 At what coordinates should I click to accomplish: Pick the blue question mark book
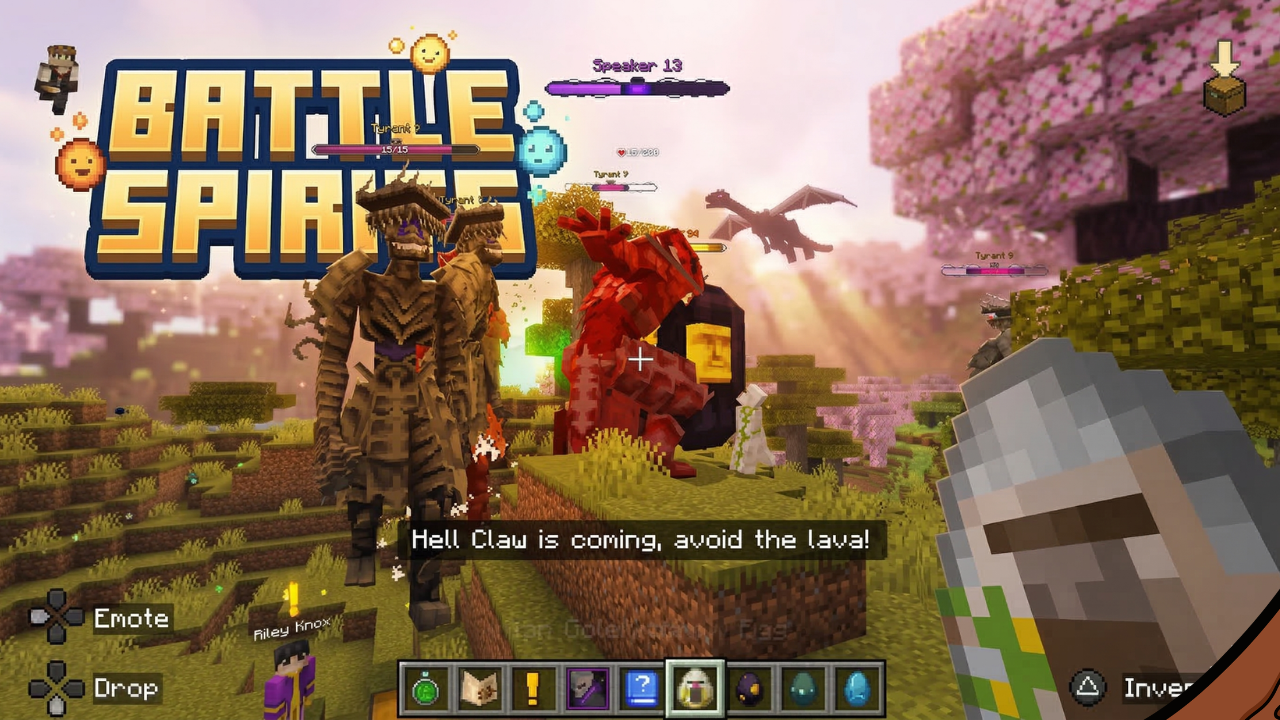pyautogui.click(x=640, y=689)
